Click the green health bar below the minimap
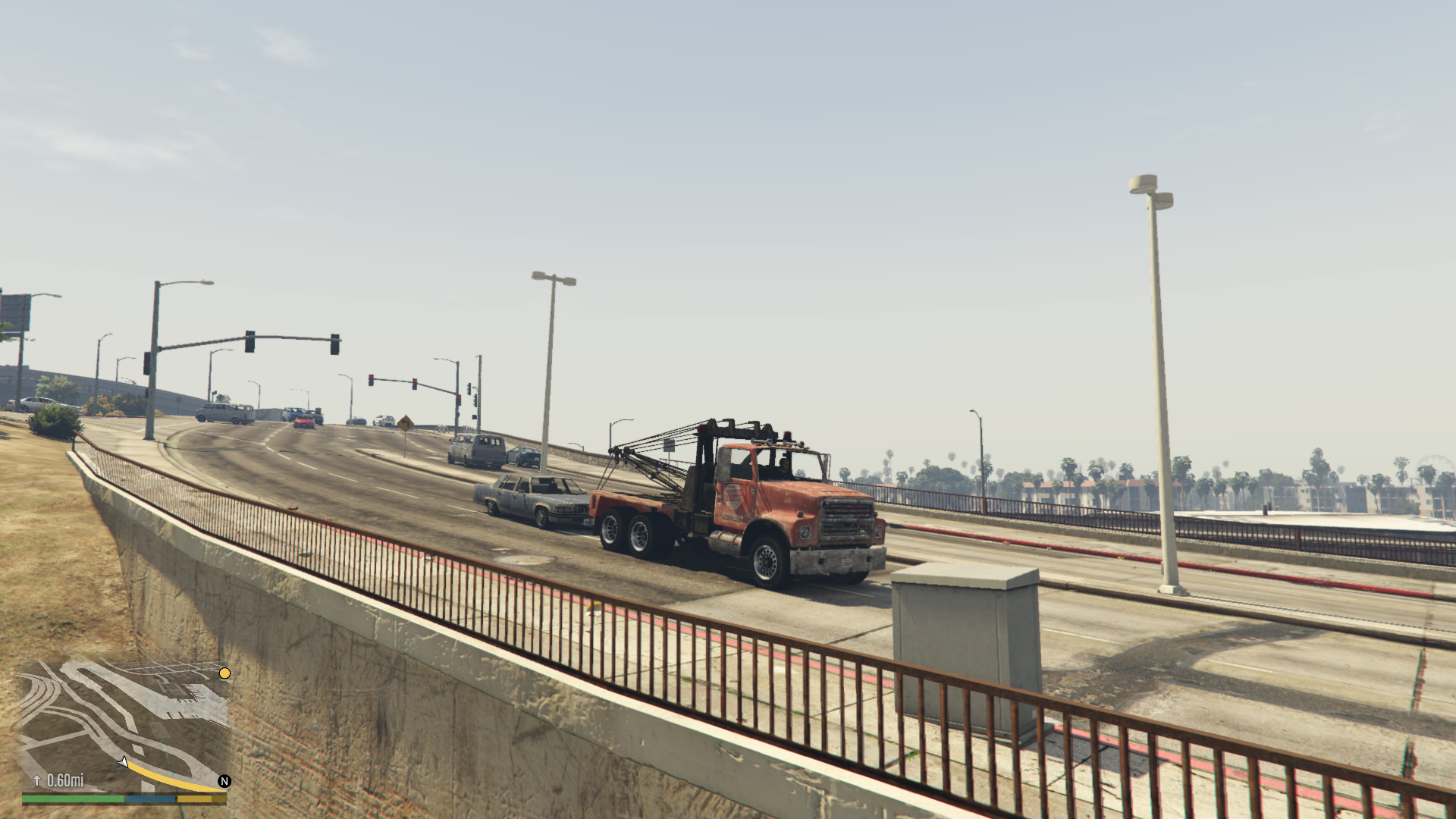 tap(72, 798)
